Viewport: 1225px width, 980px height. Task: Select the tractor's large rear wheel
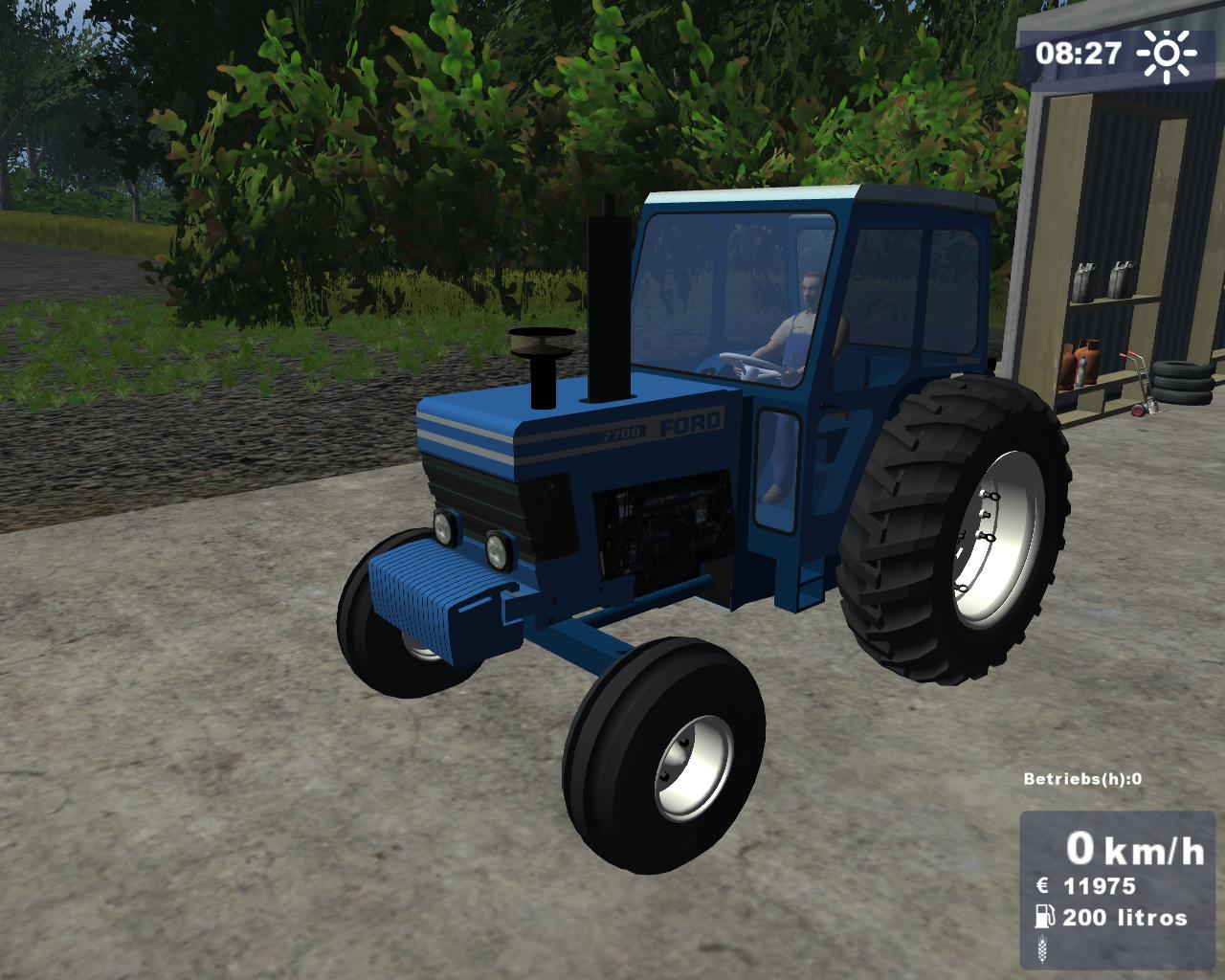947,526
